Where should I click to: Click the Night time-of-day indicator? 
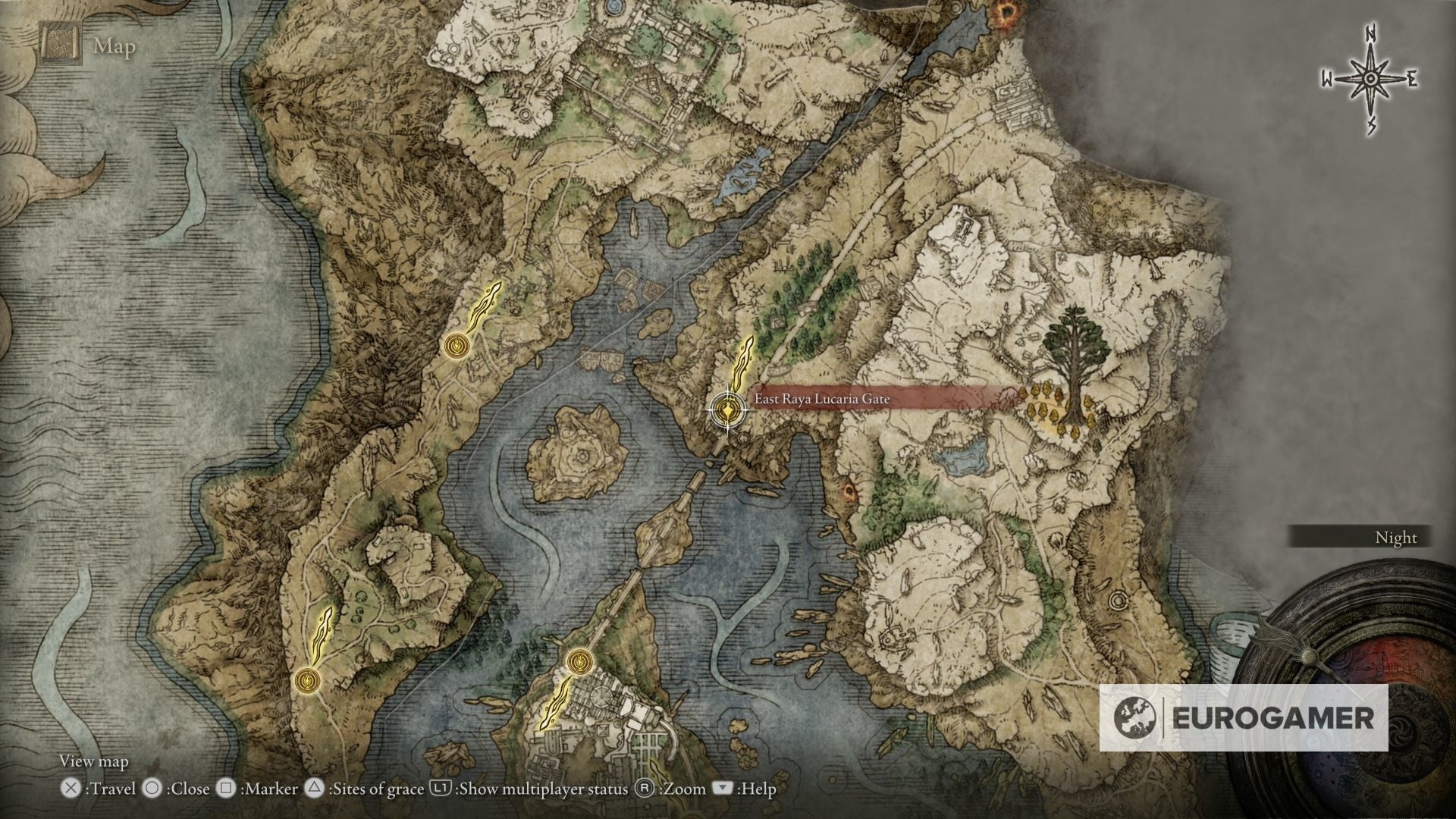[1396, 538]
